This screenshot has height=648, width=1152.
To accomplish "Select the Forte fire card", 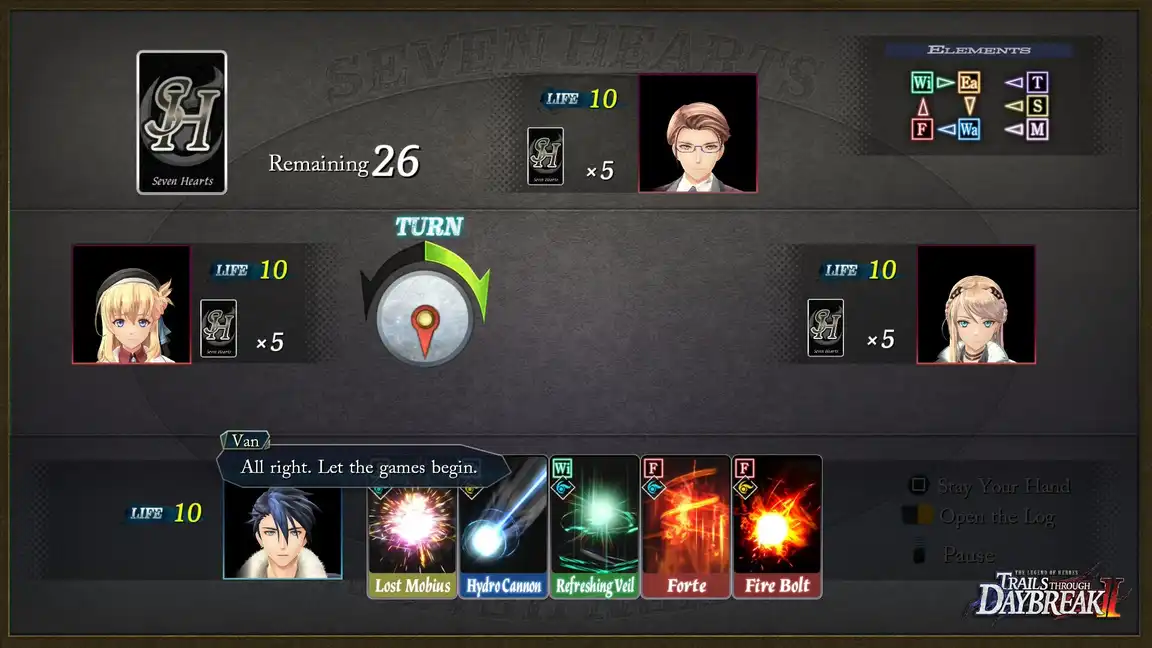I will click(686, 530).
